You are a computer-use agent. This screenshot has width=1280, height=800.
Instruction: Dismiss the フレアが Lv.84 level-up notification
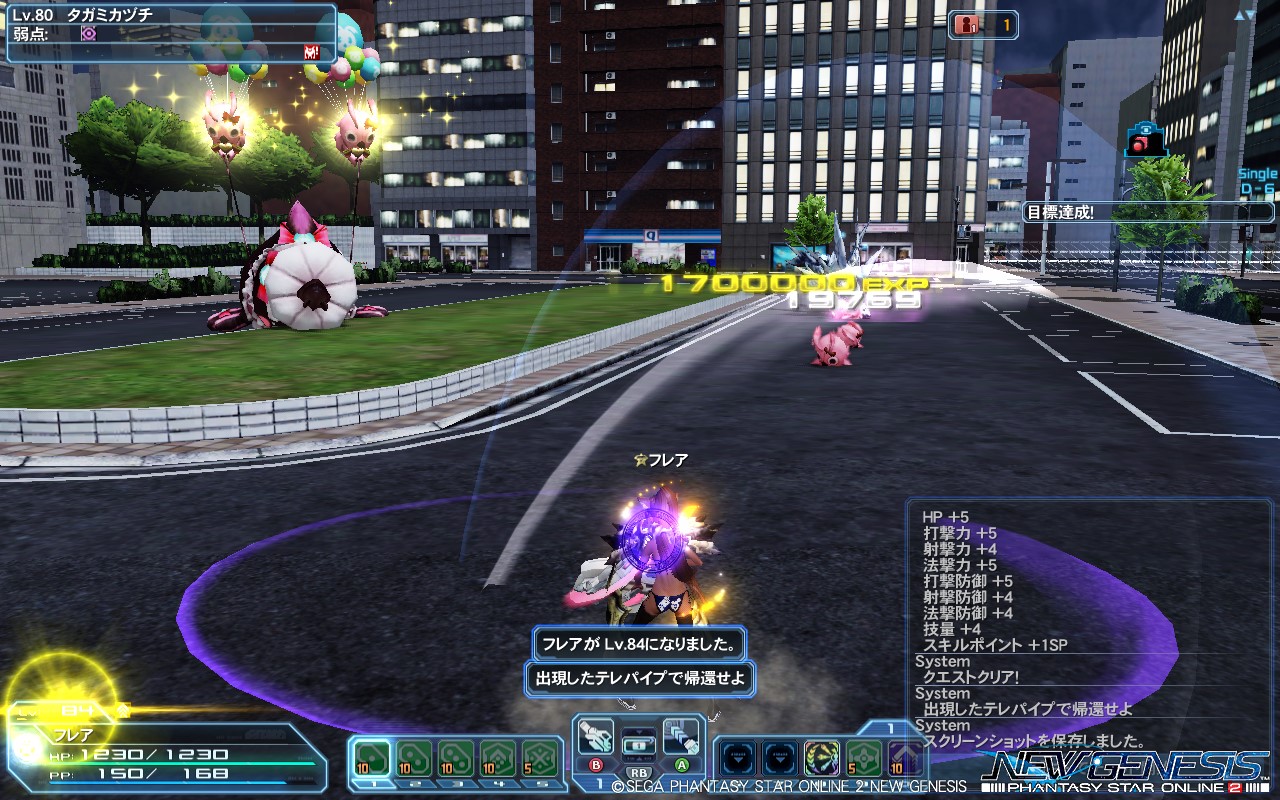point(639,646)
